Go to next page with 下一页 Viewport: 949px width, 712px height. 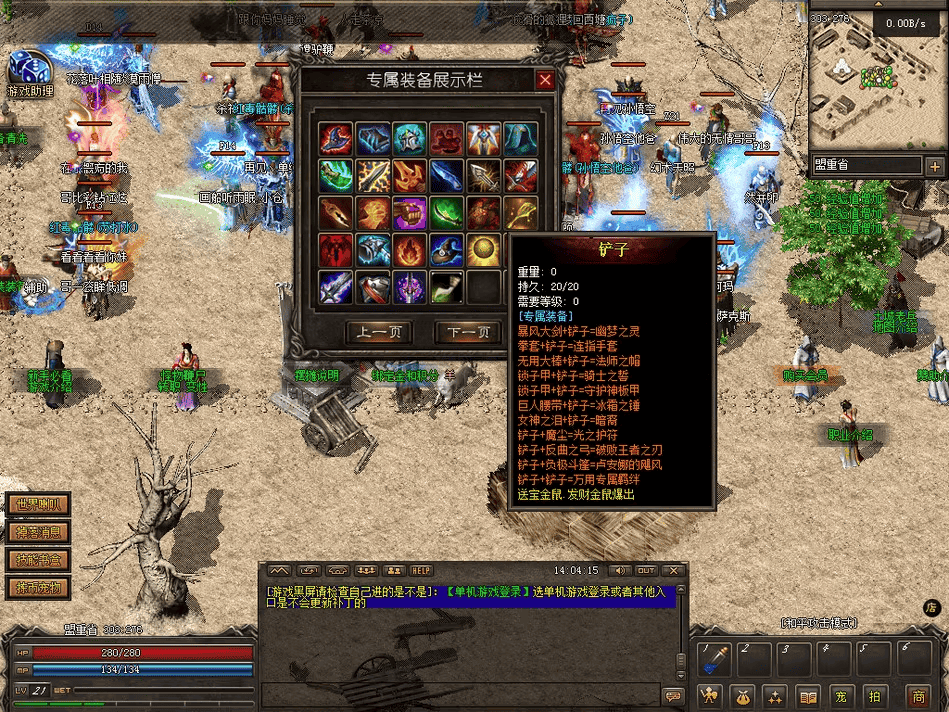(x=469, y=332)
